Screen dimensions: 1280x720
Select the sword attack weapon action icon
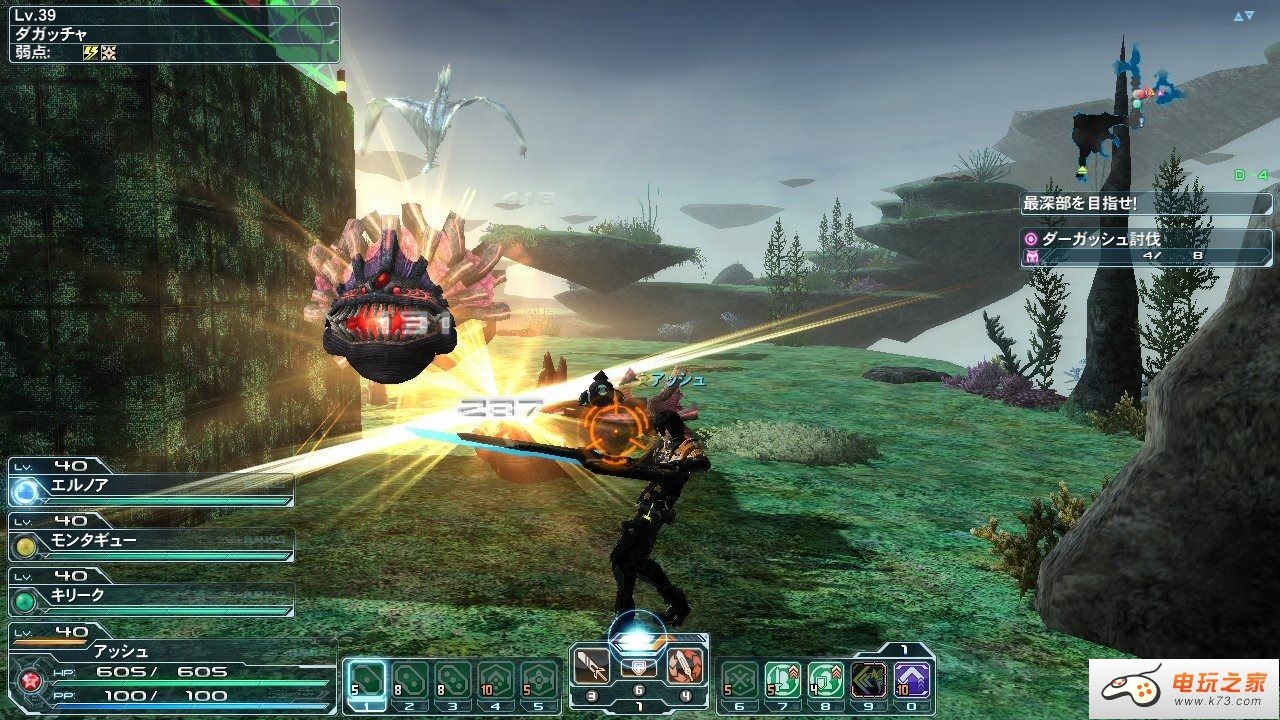590,664
